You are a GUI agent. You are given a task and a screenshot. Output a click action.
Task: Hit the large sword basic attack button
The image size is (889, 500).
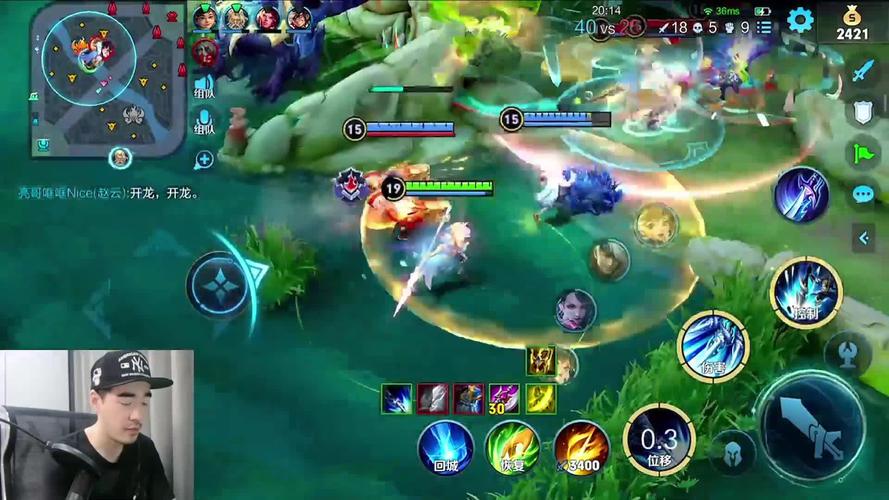pos(808,427)
